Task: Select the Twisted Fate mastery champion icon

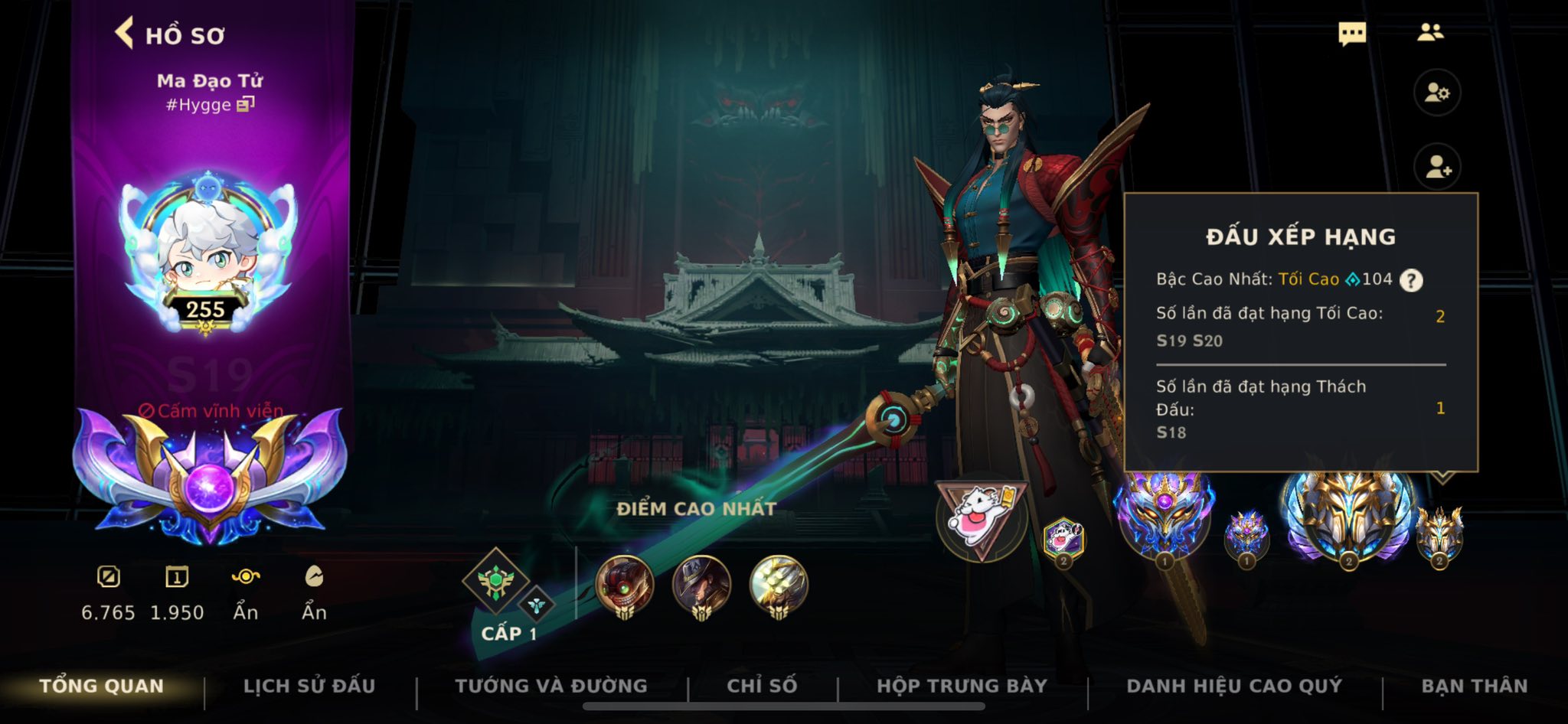Action: 701,586
